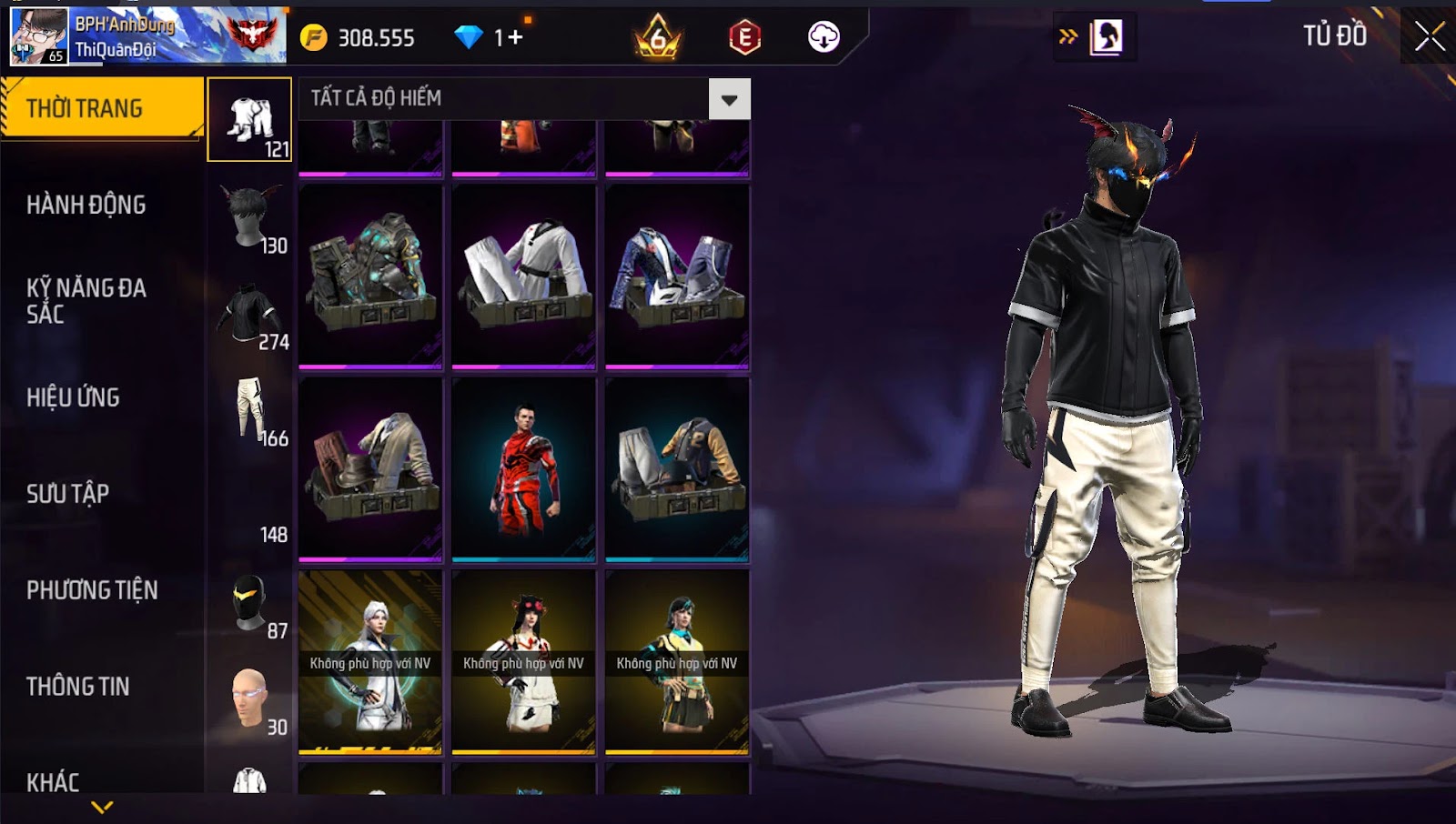Image resolution: width=1456 pixels, height=824 pixels.
Task: Switch to Hành Động category
Action: click(86, 205)
